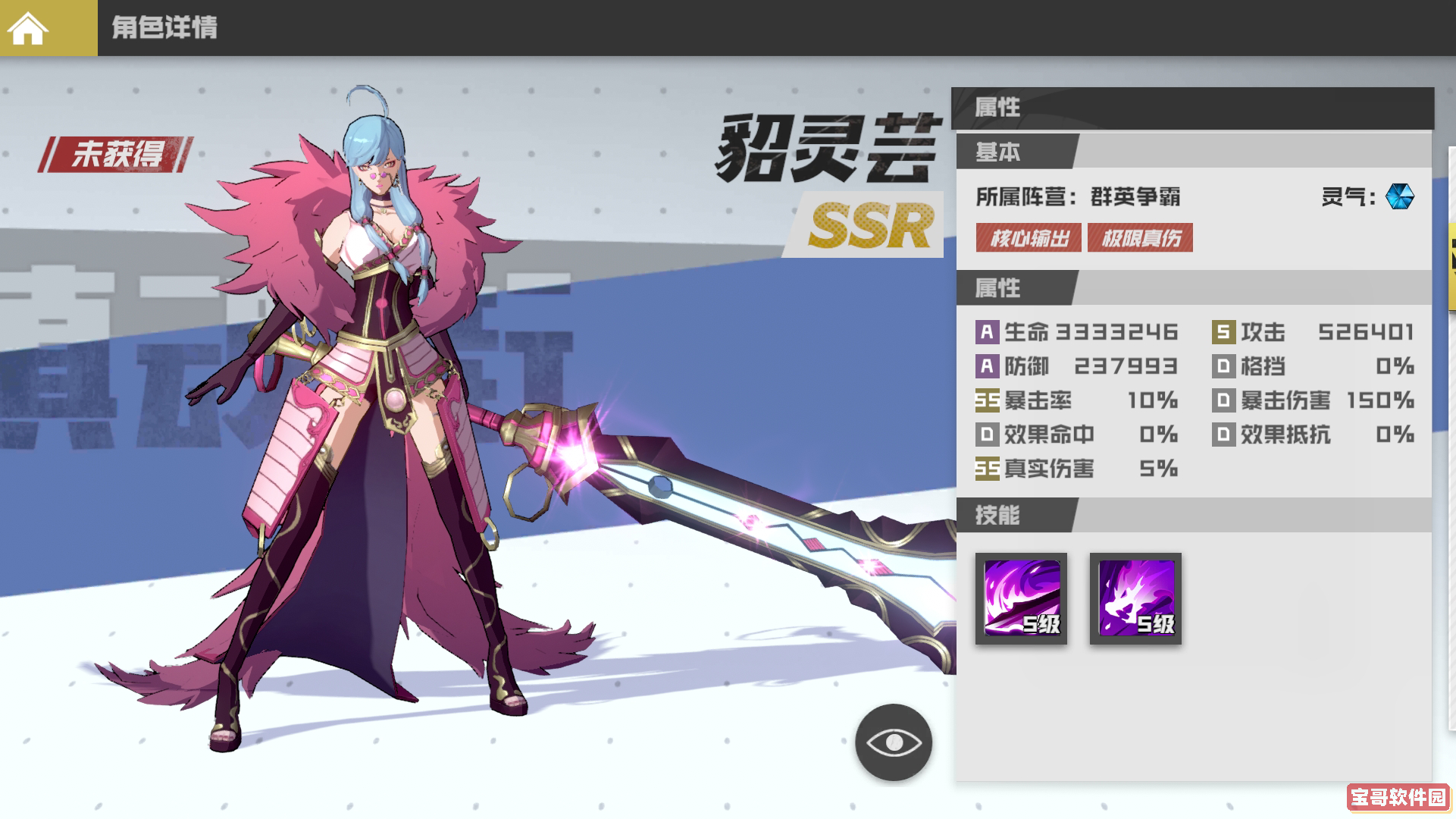Click the A rank icon beside 防御
1456x819 pixels.
click(x=987, y=366)
